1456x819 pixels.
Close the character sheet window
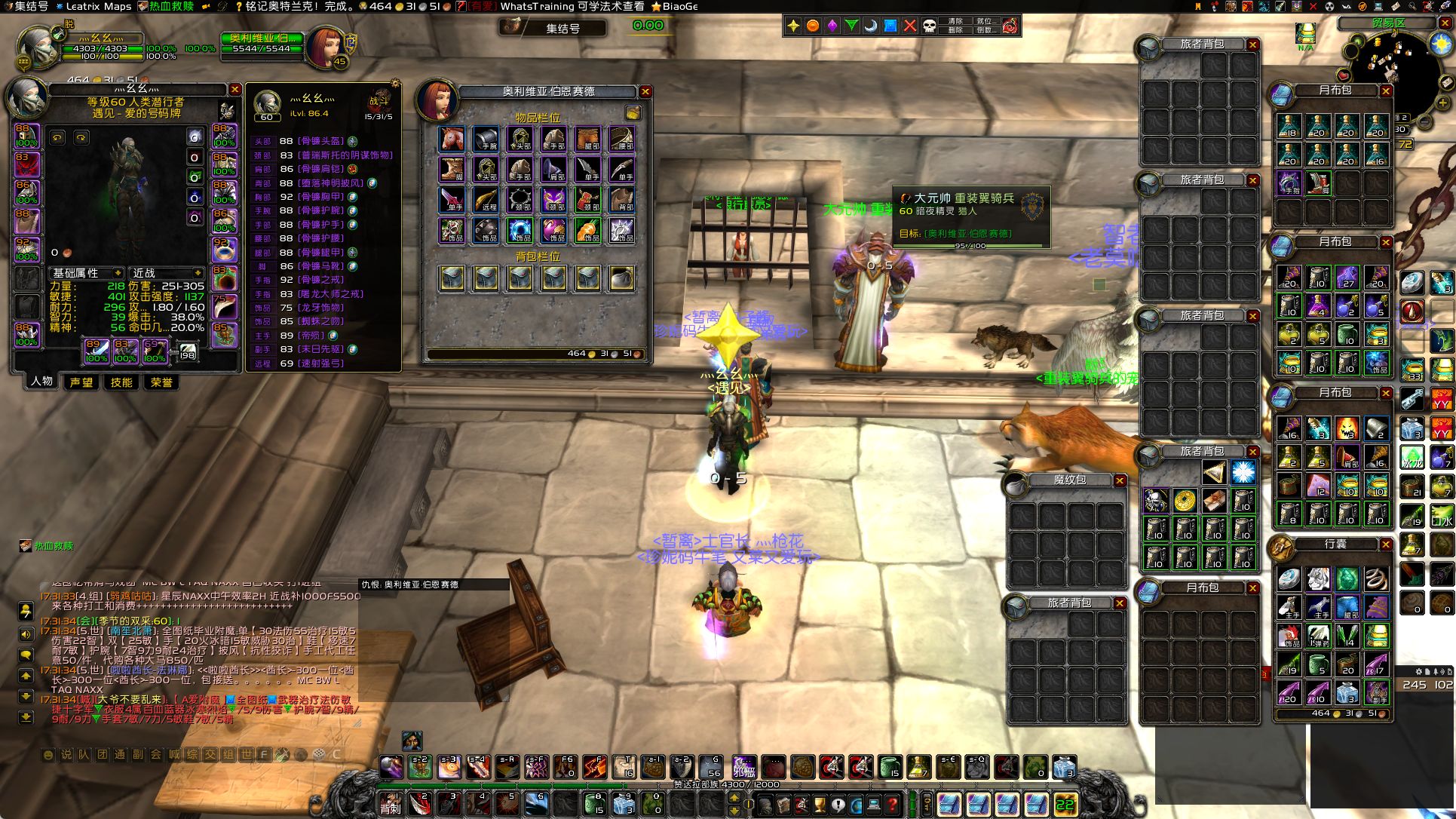pyautogui.click(x=234, y=90)
